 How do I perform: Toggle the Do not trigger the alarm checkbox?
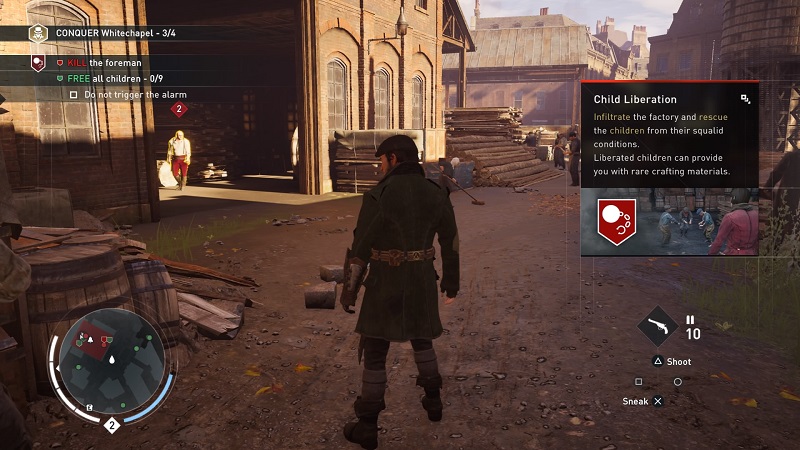coord(74,95)
